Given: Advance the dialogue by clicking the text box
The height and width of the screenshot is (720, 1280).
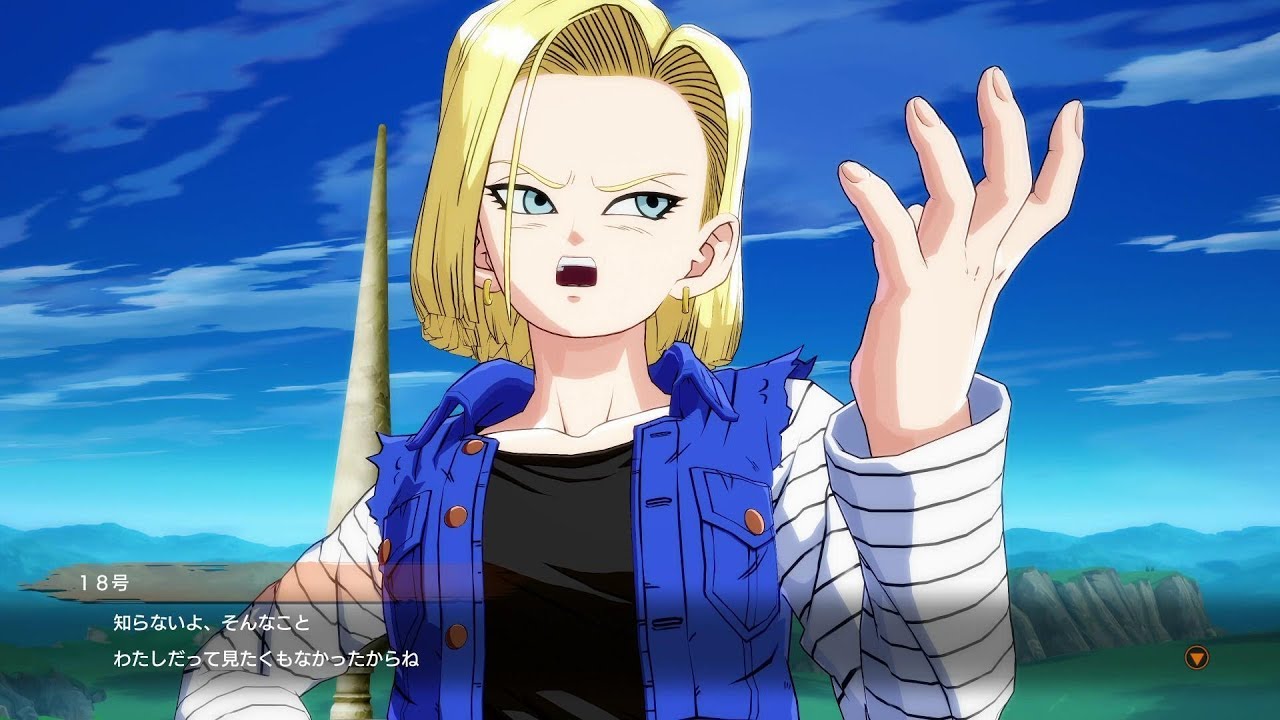Looking at the screenshot, I should (x=400, y=640).
